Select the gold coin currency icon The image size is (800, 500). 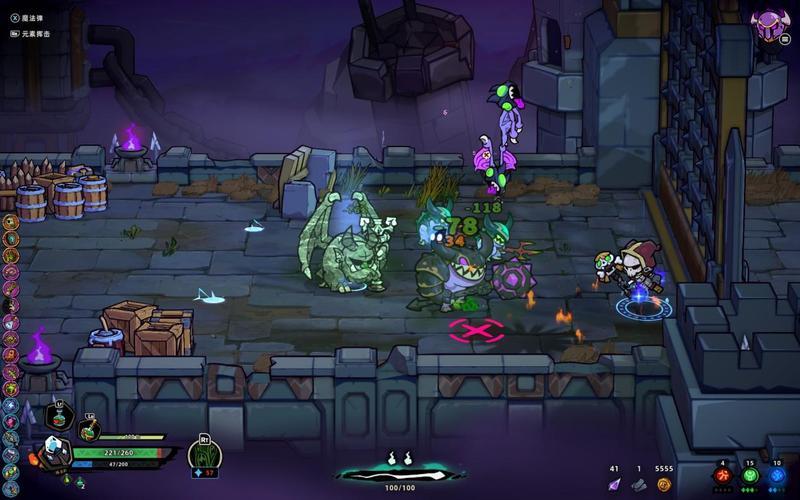(663, 484)
